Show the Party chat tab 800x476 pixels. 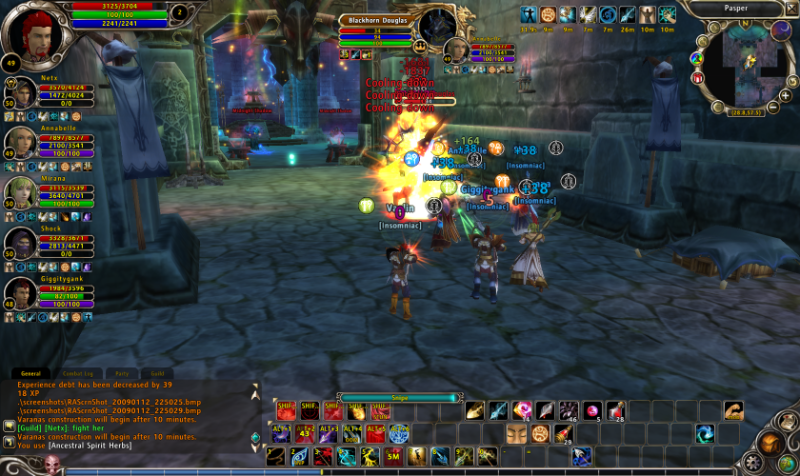[x=123, y=372]
